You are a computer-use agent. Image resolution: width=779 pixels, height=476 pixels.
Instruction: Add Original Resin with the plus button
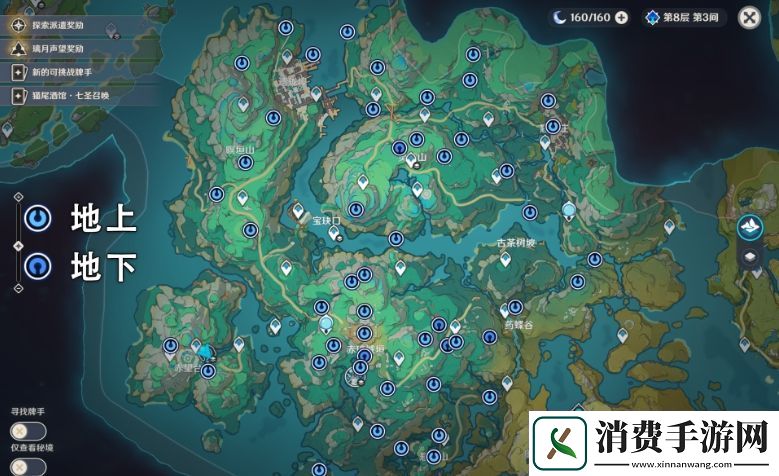click(622, 17)
